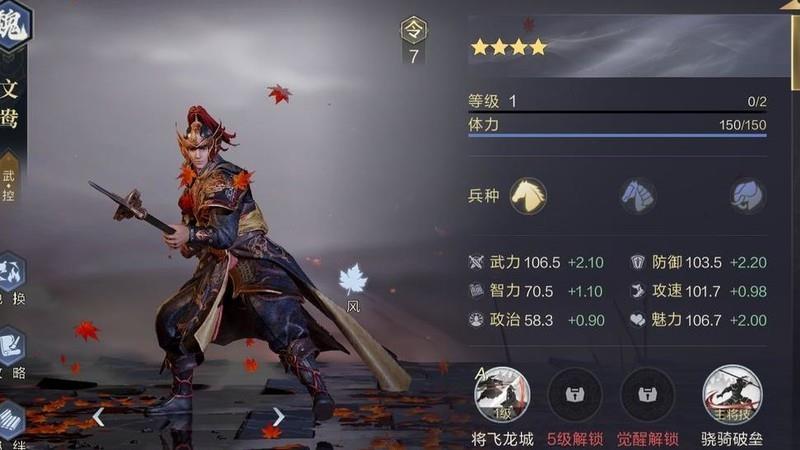The height and width of the screenshot is (450, 800).
Task: Select the golden horse cavalry troop icon
Action: coord(528,195)
